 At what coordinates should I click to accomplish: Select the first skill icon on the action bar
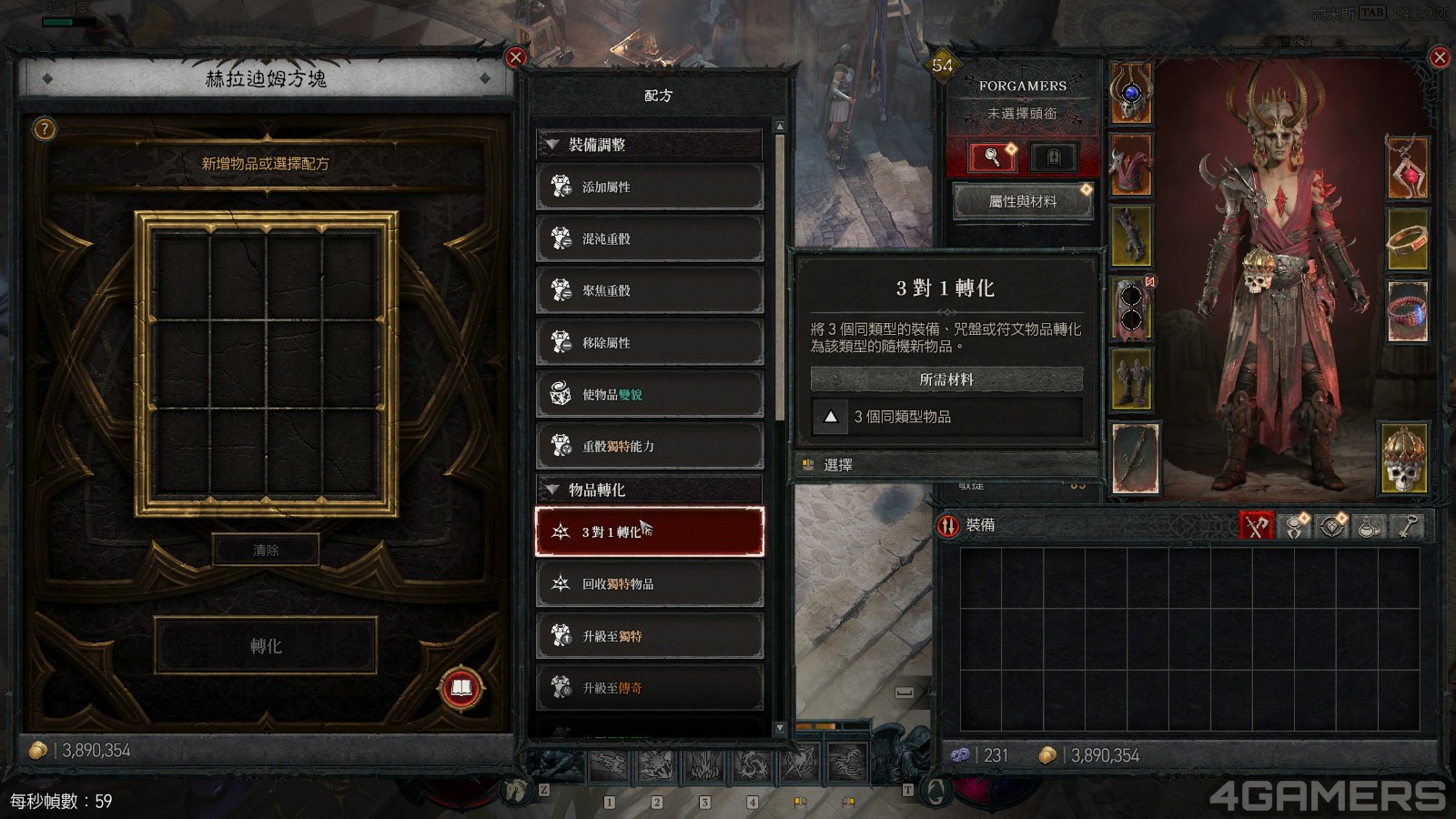coord(609,763)
